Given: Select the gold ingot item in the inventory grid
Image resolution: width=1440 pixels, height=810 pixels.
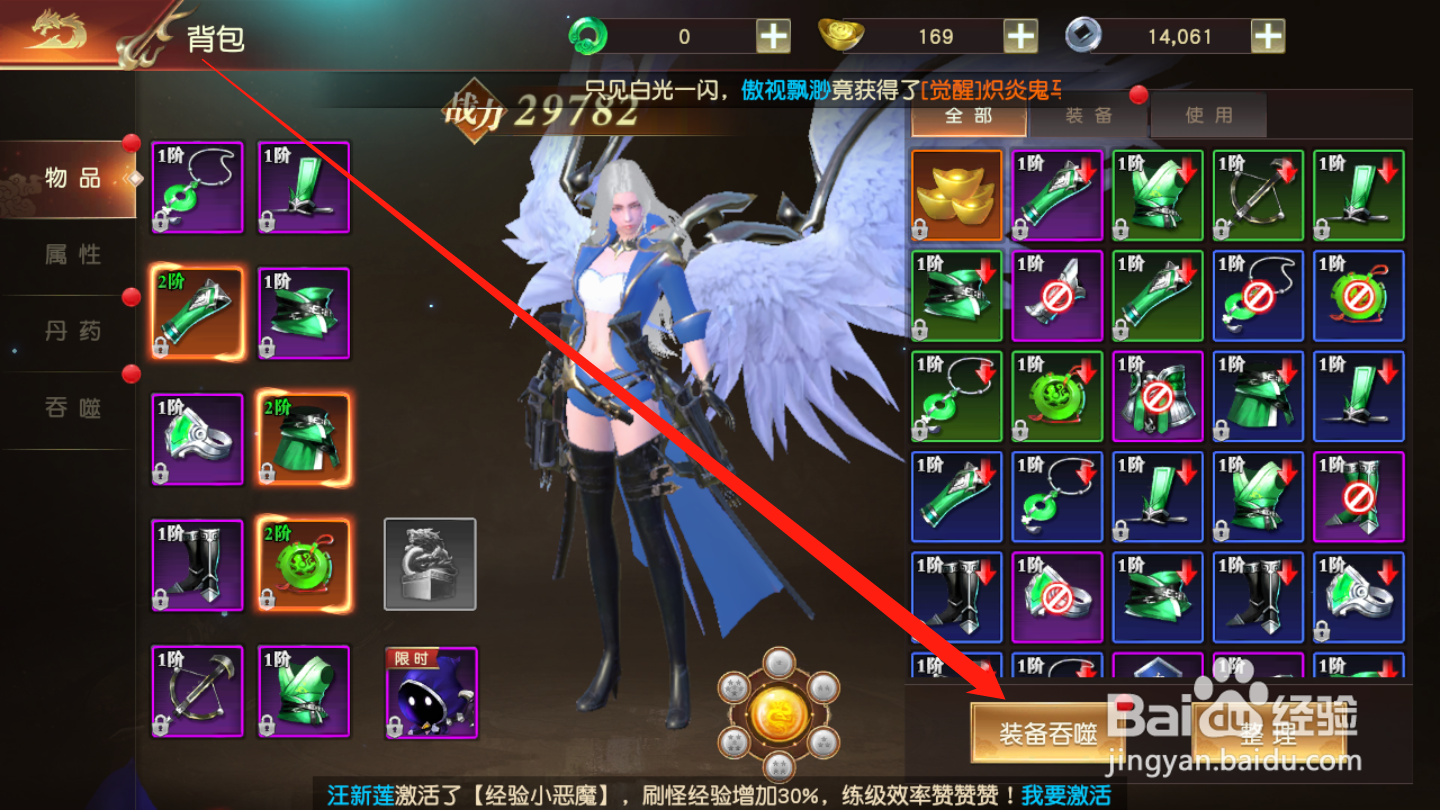Looking at the screenshot, I should 956,194.
